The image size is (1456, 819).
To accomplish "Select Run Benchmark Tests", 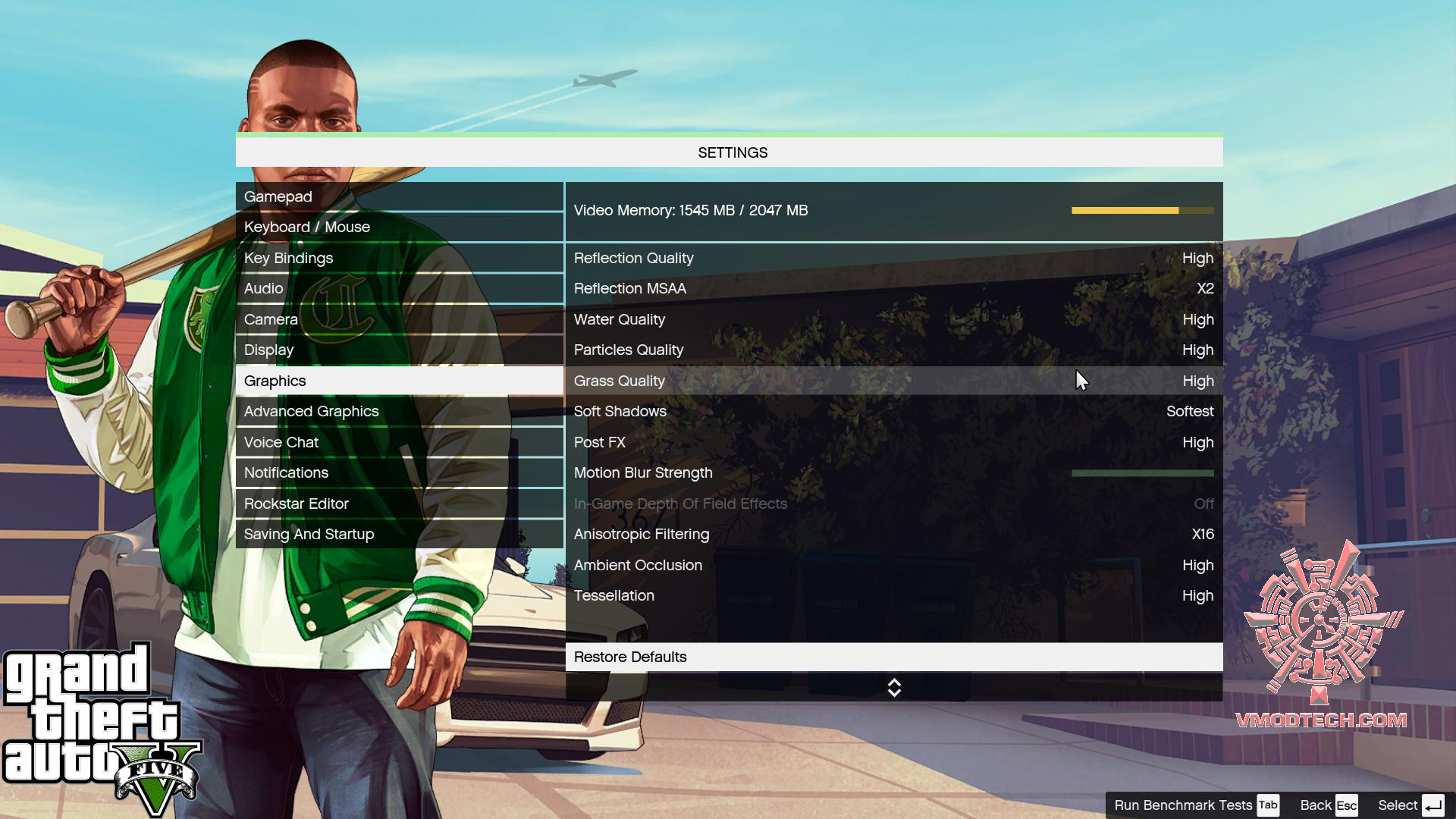I will pos(1172,805).
